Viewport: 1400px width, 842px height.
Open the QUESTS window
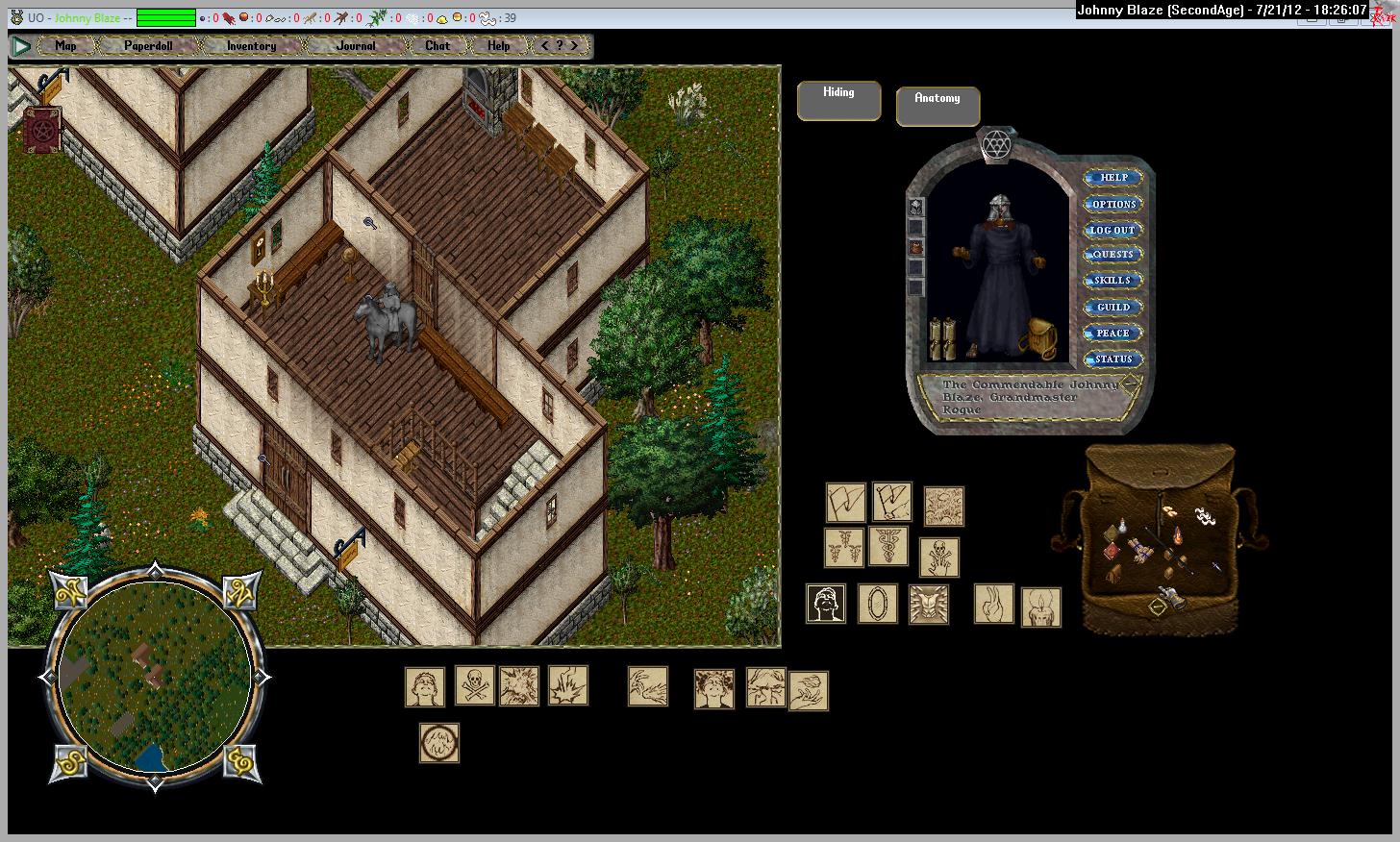[x=1113, y=255]
